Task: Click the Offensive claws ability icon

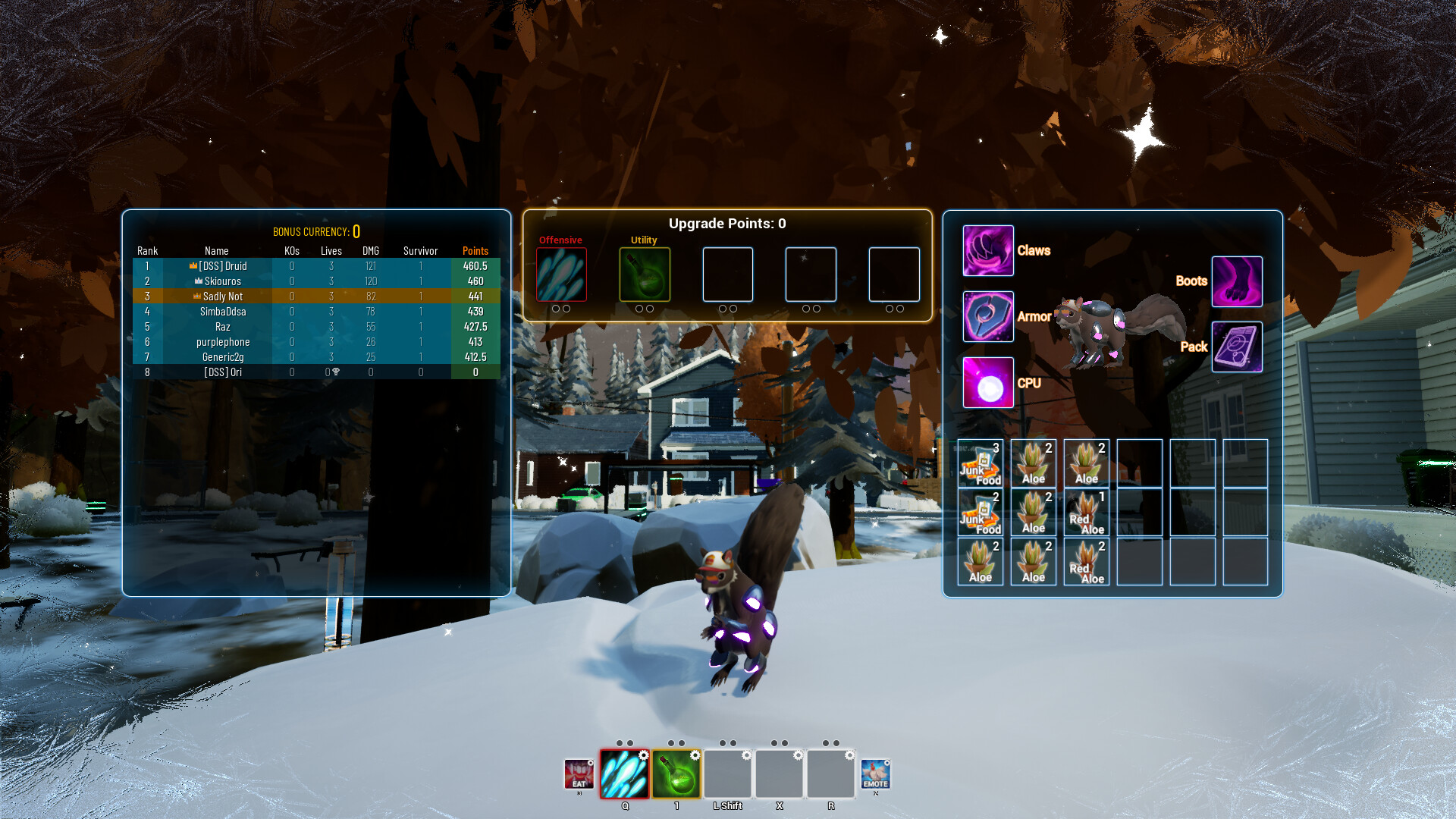Action: pyautogui.click(x=561, y=275)
